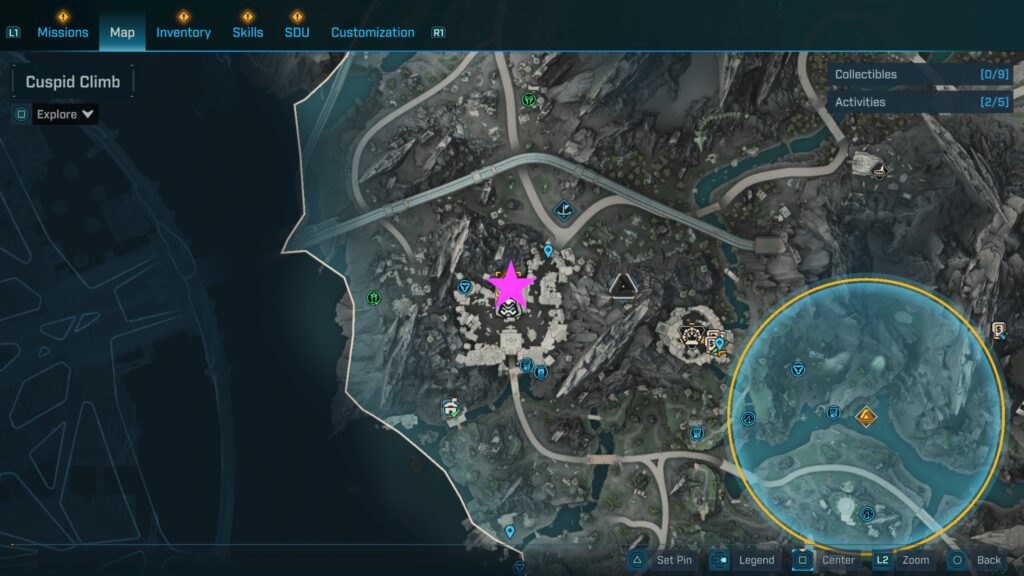
Task: Switch to the Customization tab
Action: [x=372, y=32]
